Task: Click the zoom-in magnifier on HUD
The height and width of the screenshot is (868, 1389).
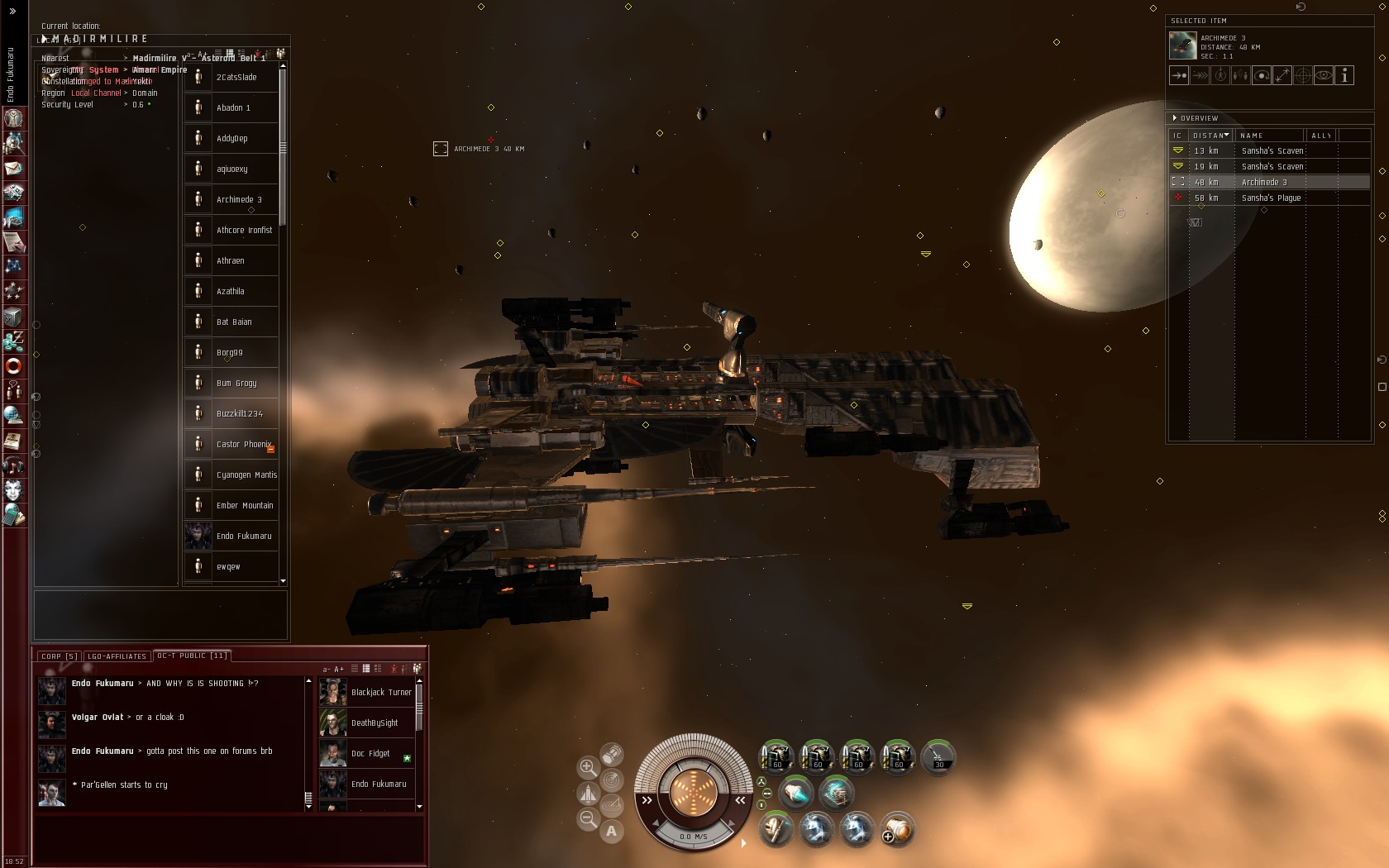Action: coord(588,767)
